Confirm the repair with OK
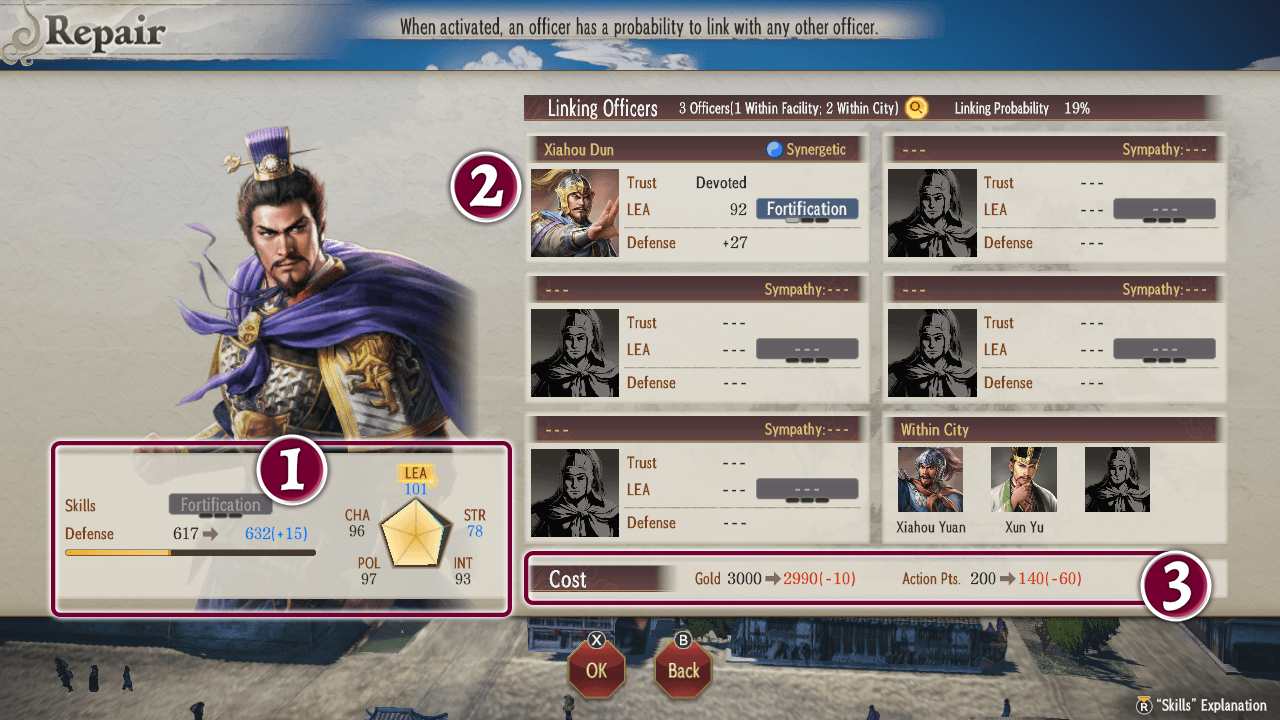Screen dimensions: 1280x720 coord(596,669)
